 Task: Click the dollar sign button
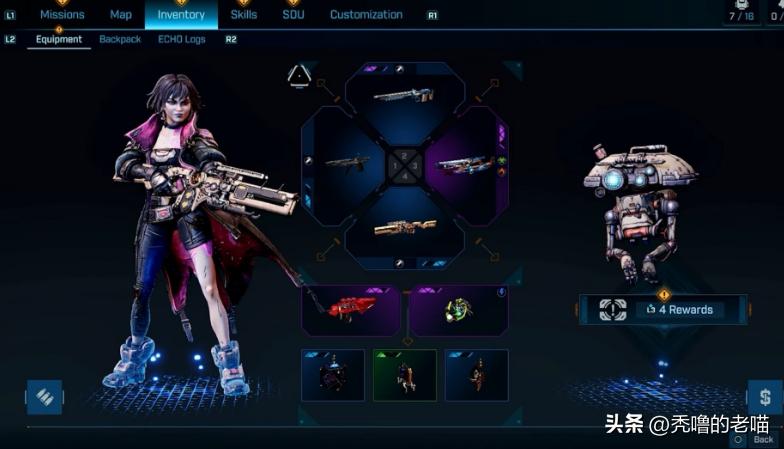tap(764, 397)
